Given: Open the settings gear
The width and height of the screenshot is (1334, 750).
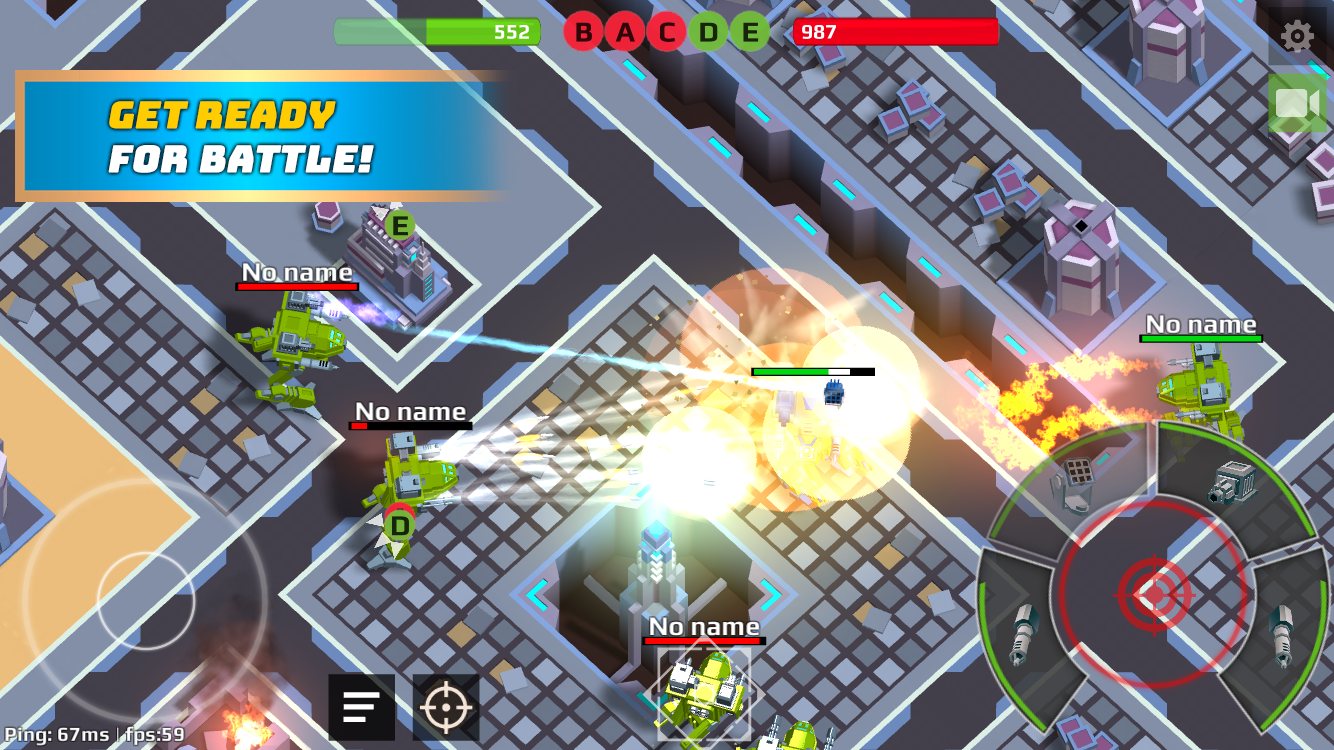Looking at the screenshot, I should point(1296,36).
